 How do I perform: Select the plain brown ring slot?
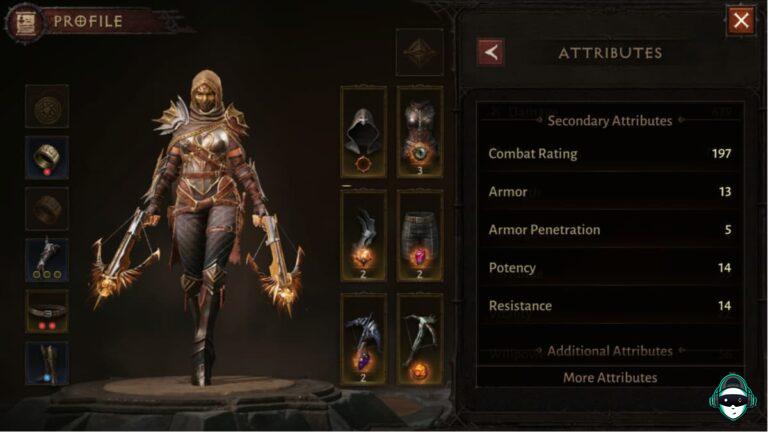coord(47,208)
